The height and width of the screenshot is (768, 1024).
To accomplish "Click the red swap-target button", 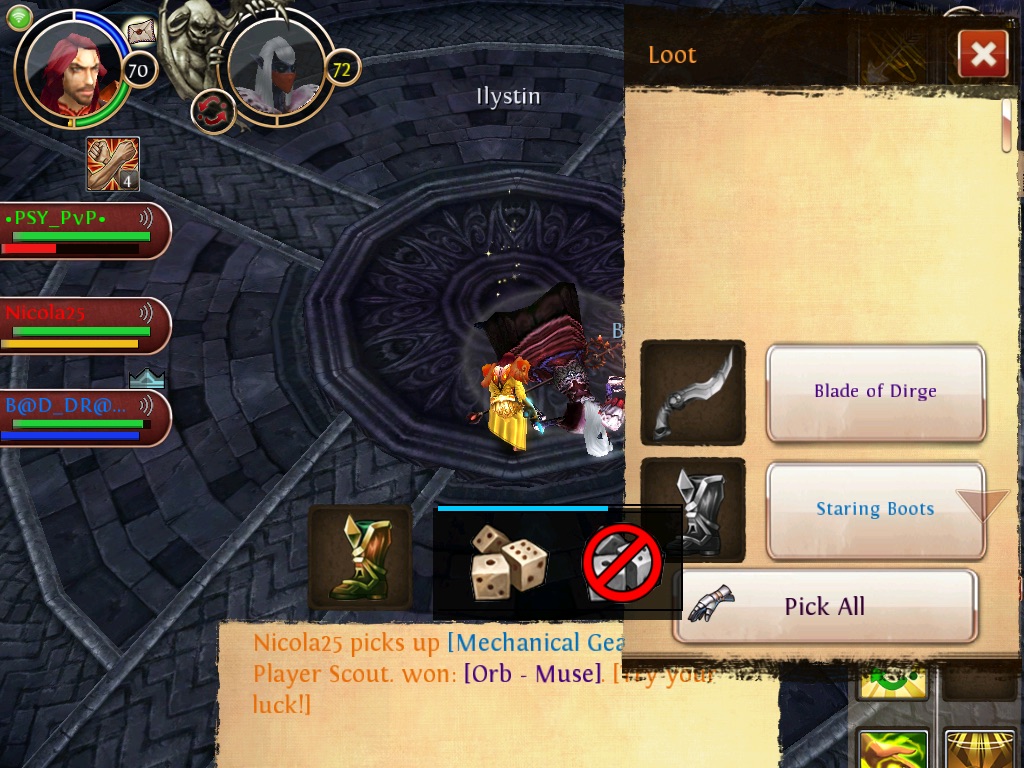I will tap(213, 109).
